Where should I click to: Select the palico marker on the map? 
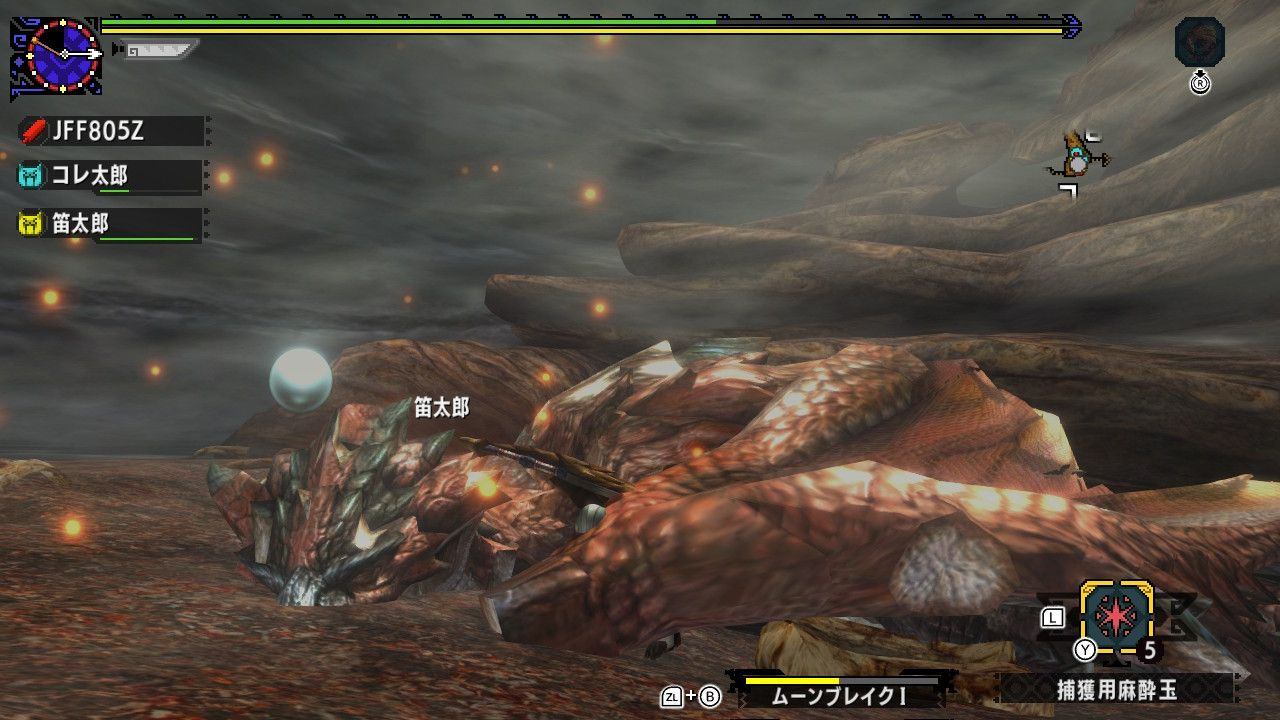(x=1078, y=157)
